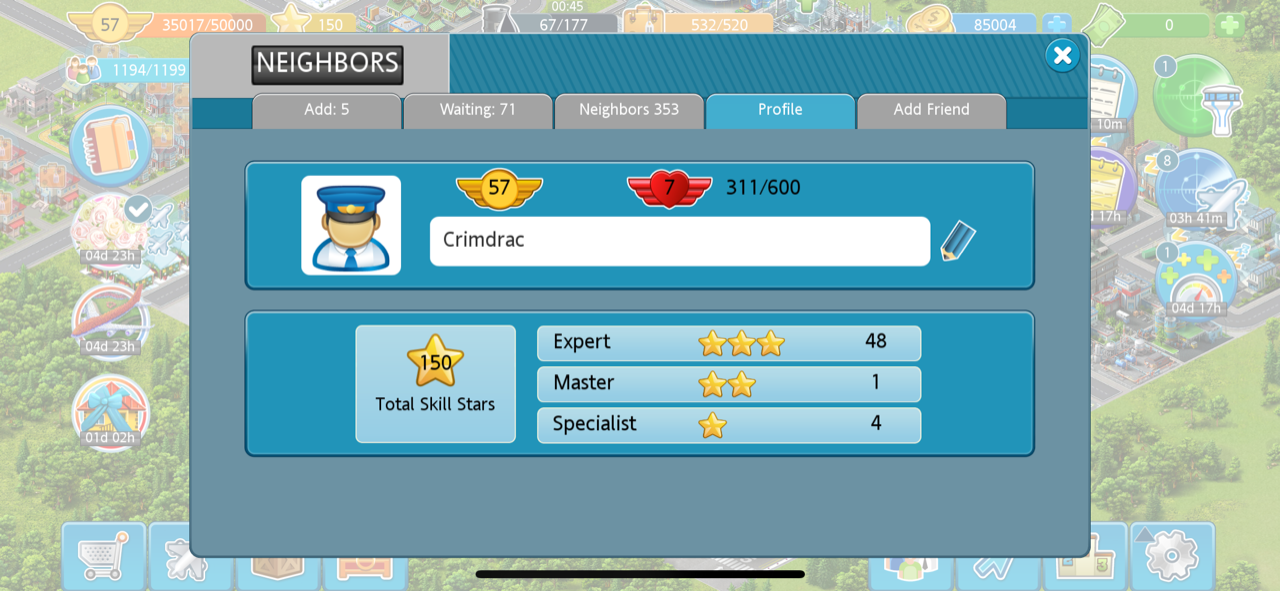This screenshot has height=591, width=1280.
Task: Choose the Master skill row
Action: coord(728,383)
